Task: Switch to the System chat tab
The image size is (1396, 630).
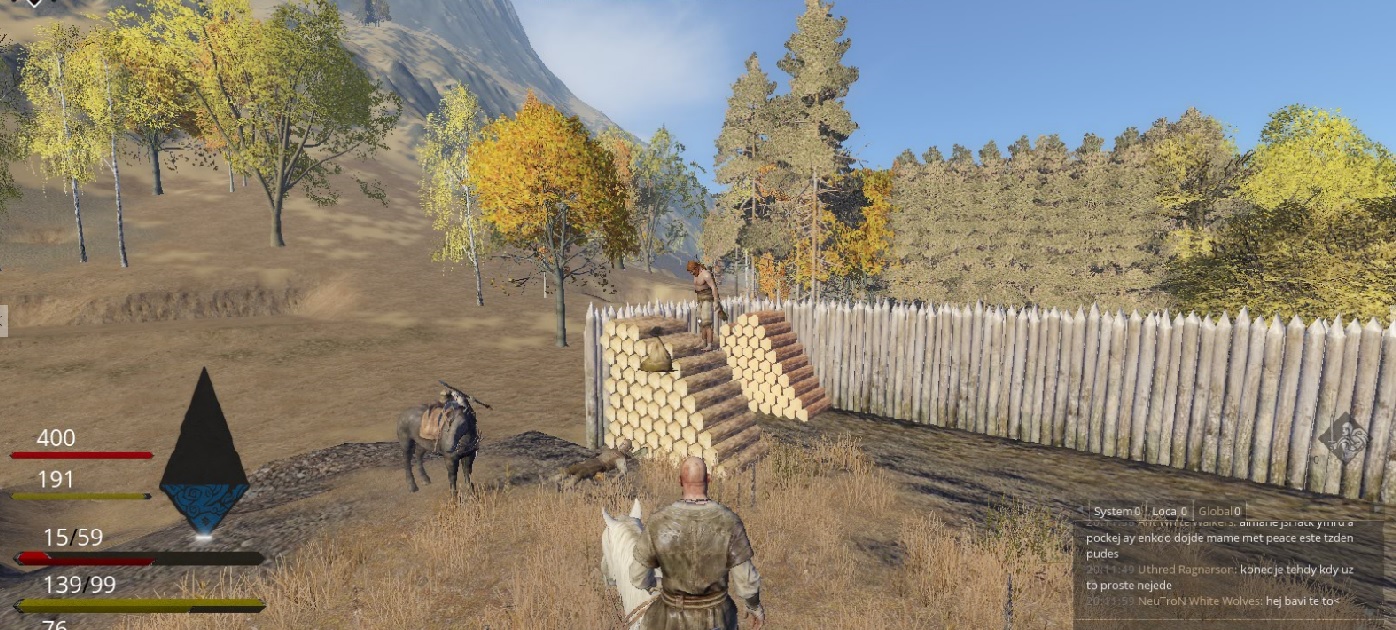Action: click(x=1116, y=511)
